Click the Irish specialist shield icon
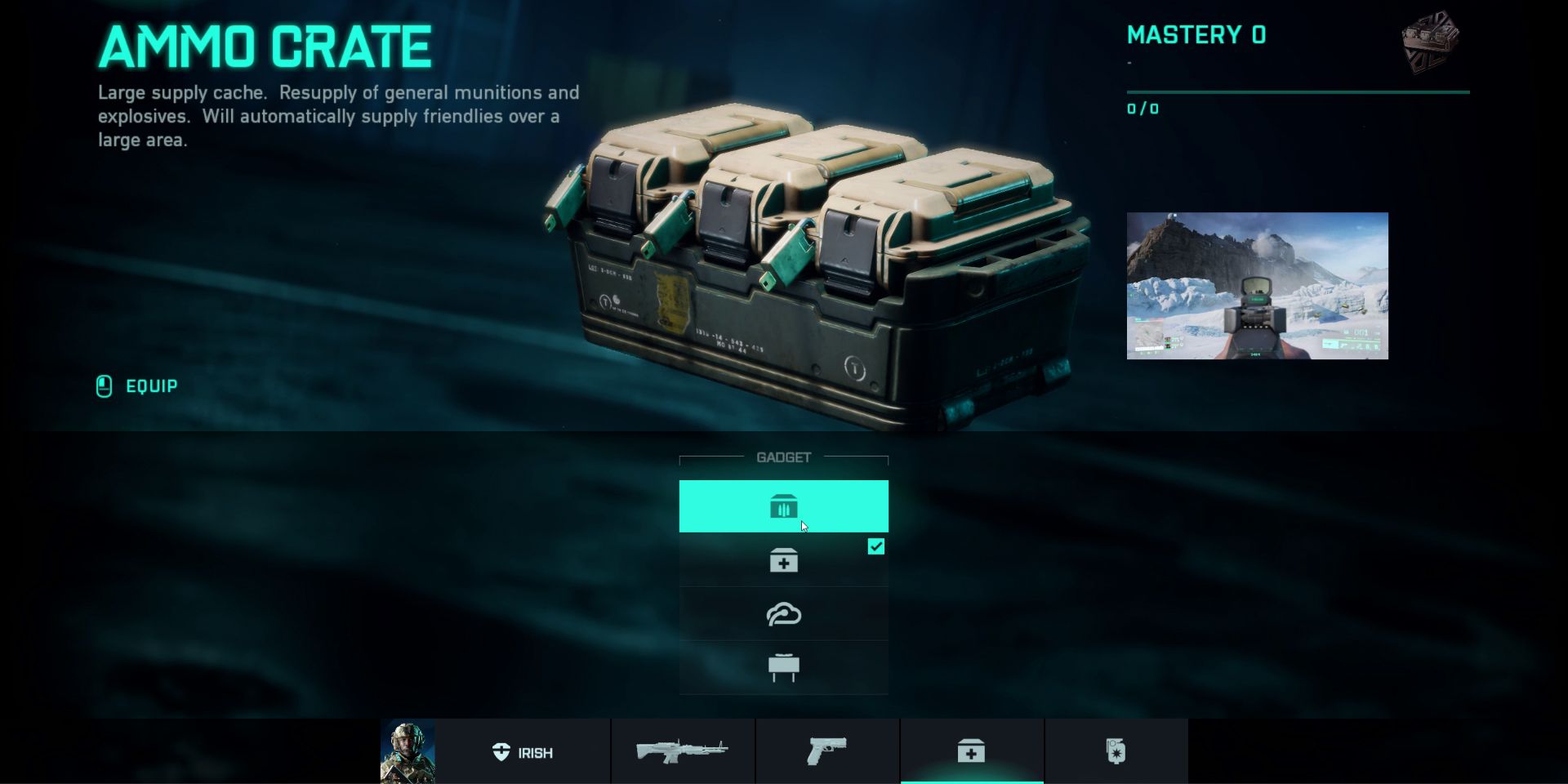The width and height of the screenshot is (1568, 784). (500, 752)
